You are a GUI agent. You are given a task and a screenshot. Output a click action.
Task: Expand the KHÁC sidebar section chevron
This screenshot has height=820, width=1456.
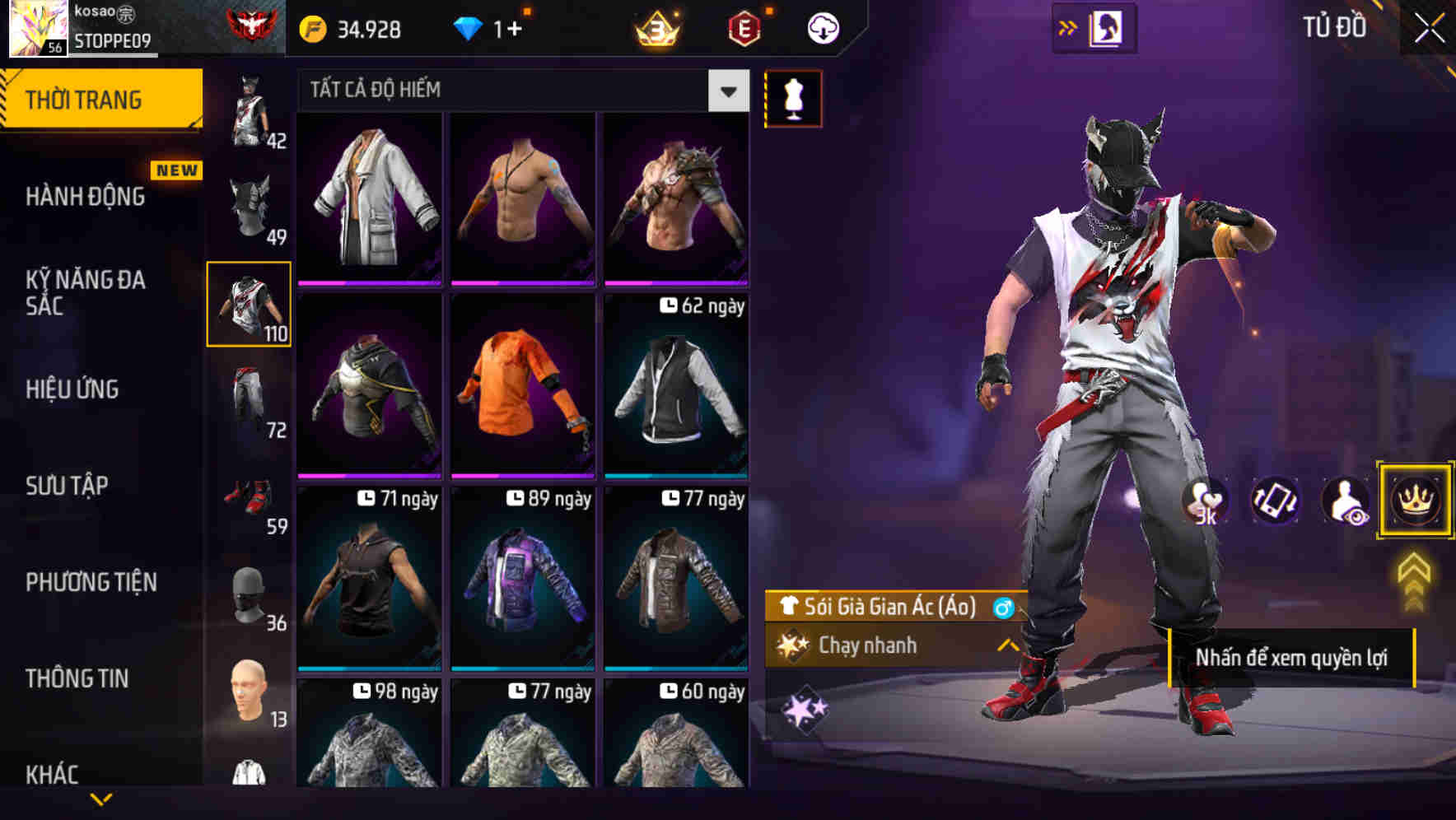[103, 797]
